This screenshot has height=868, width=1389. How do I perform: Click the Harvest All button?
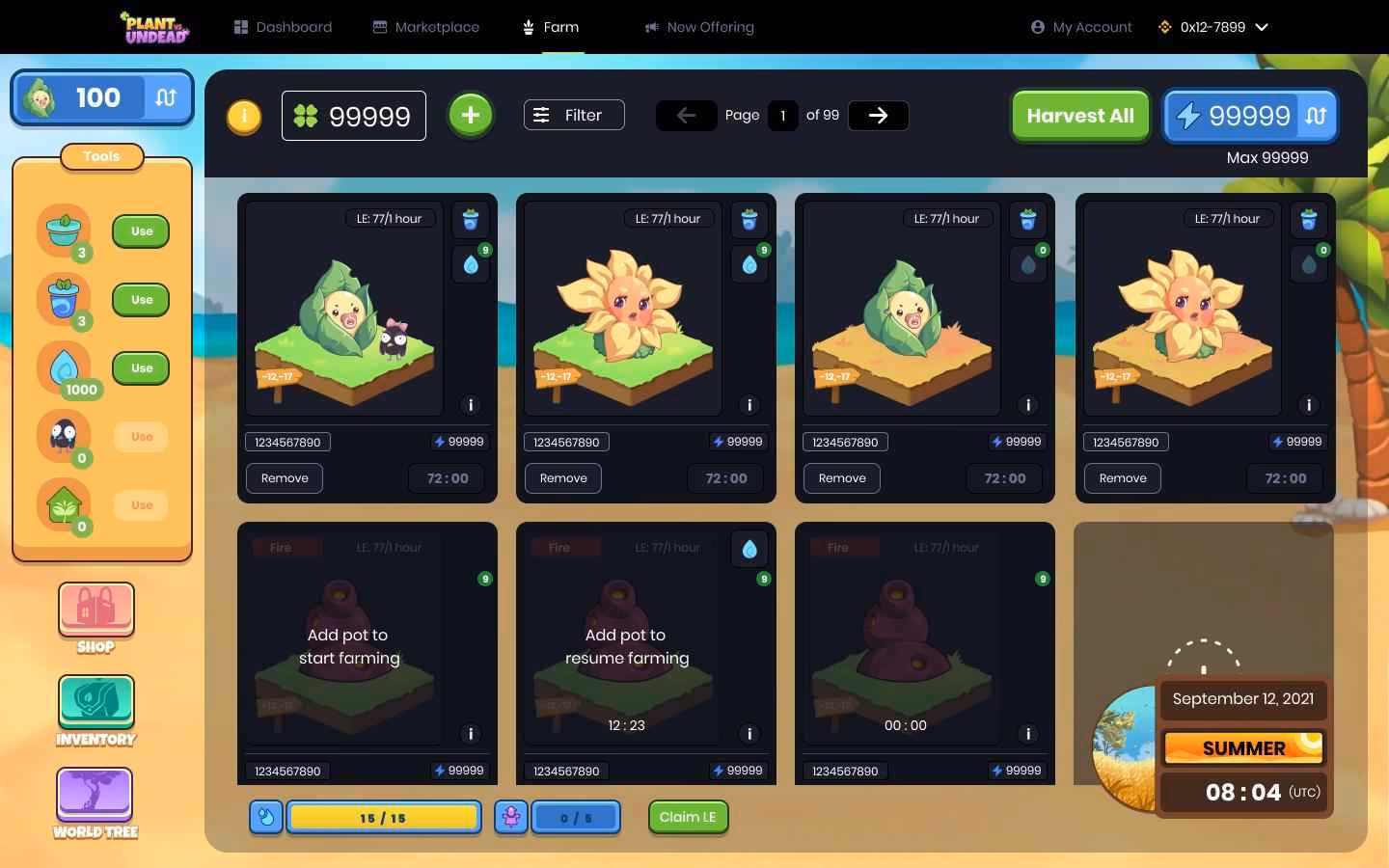pyautogui.click(x=1080, y=116)
